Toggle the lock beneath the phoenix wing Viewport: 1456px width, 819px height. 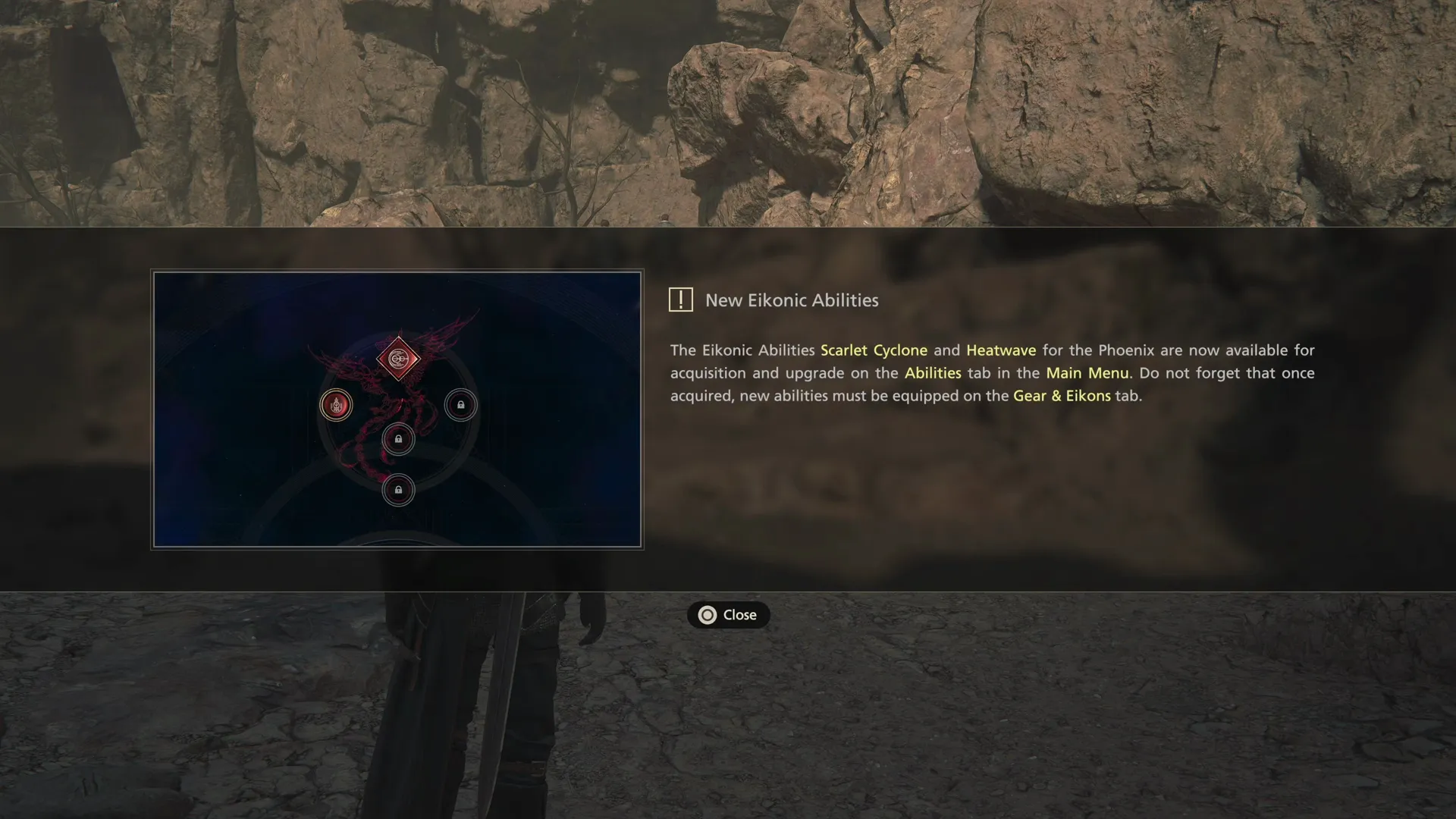tap(399, 439)
